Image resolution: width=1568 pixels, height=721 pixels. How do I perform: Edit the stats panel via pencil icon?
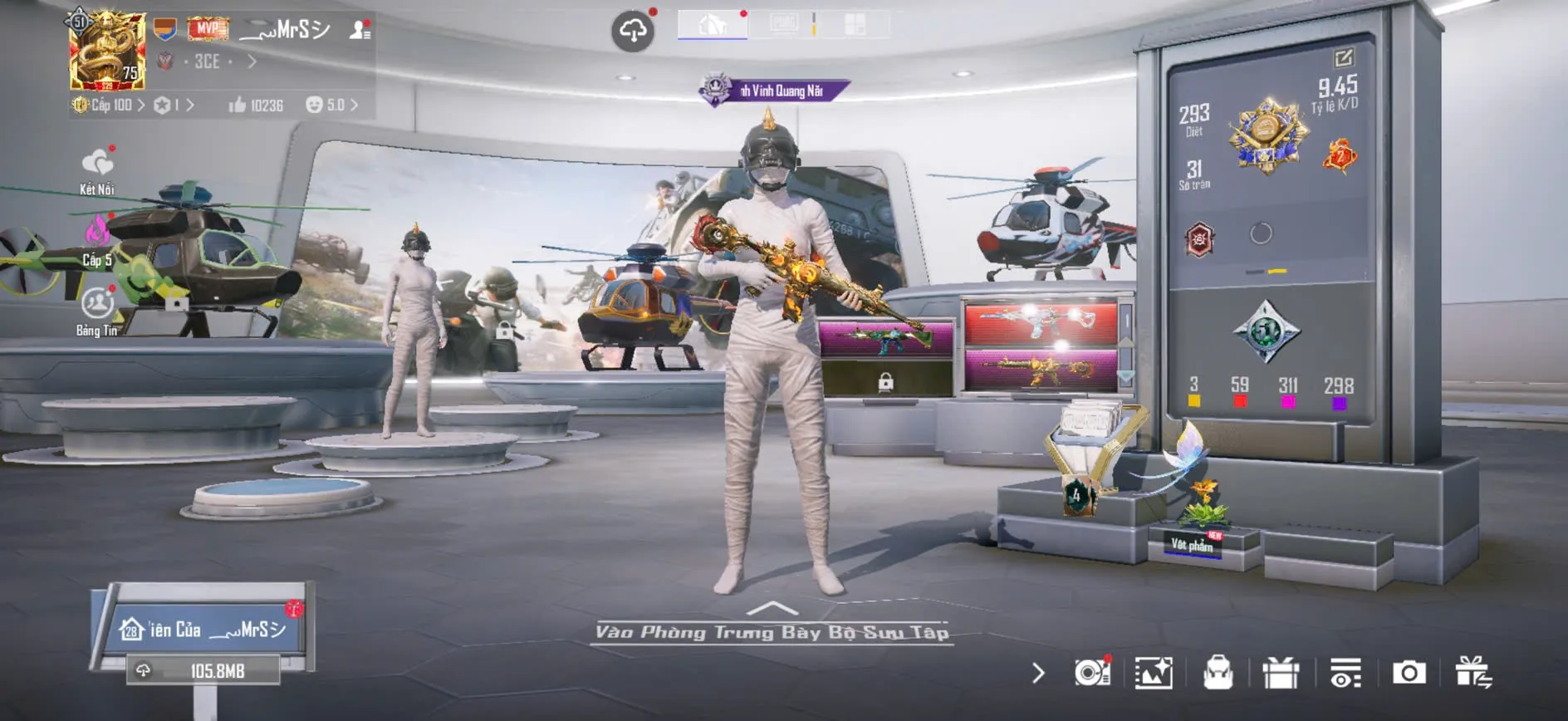tap(1343, 57)
